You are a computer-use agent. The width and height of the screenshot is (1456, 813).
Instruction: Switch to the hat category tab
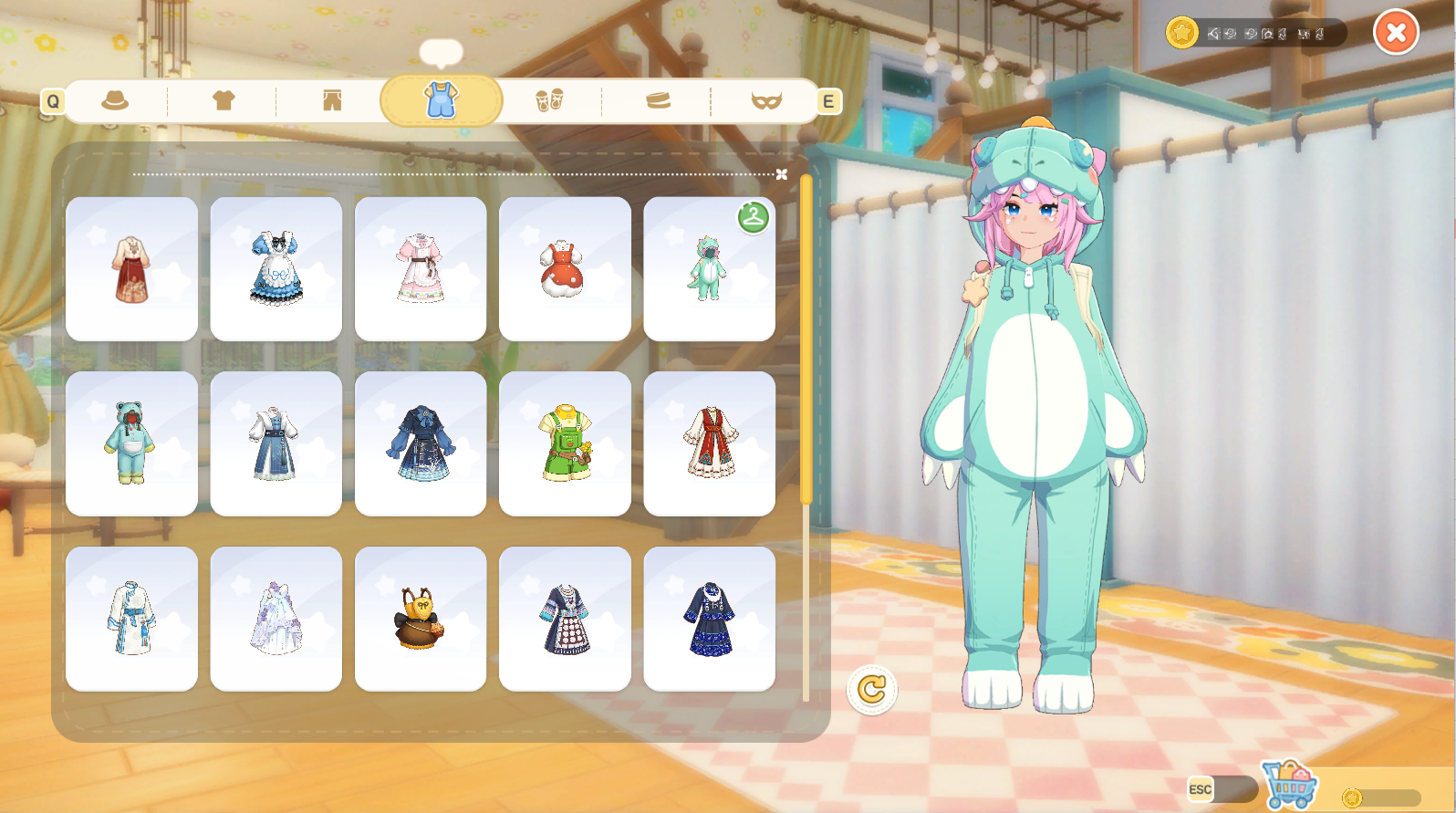[115, 100]
